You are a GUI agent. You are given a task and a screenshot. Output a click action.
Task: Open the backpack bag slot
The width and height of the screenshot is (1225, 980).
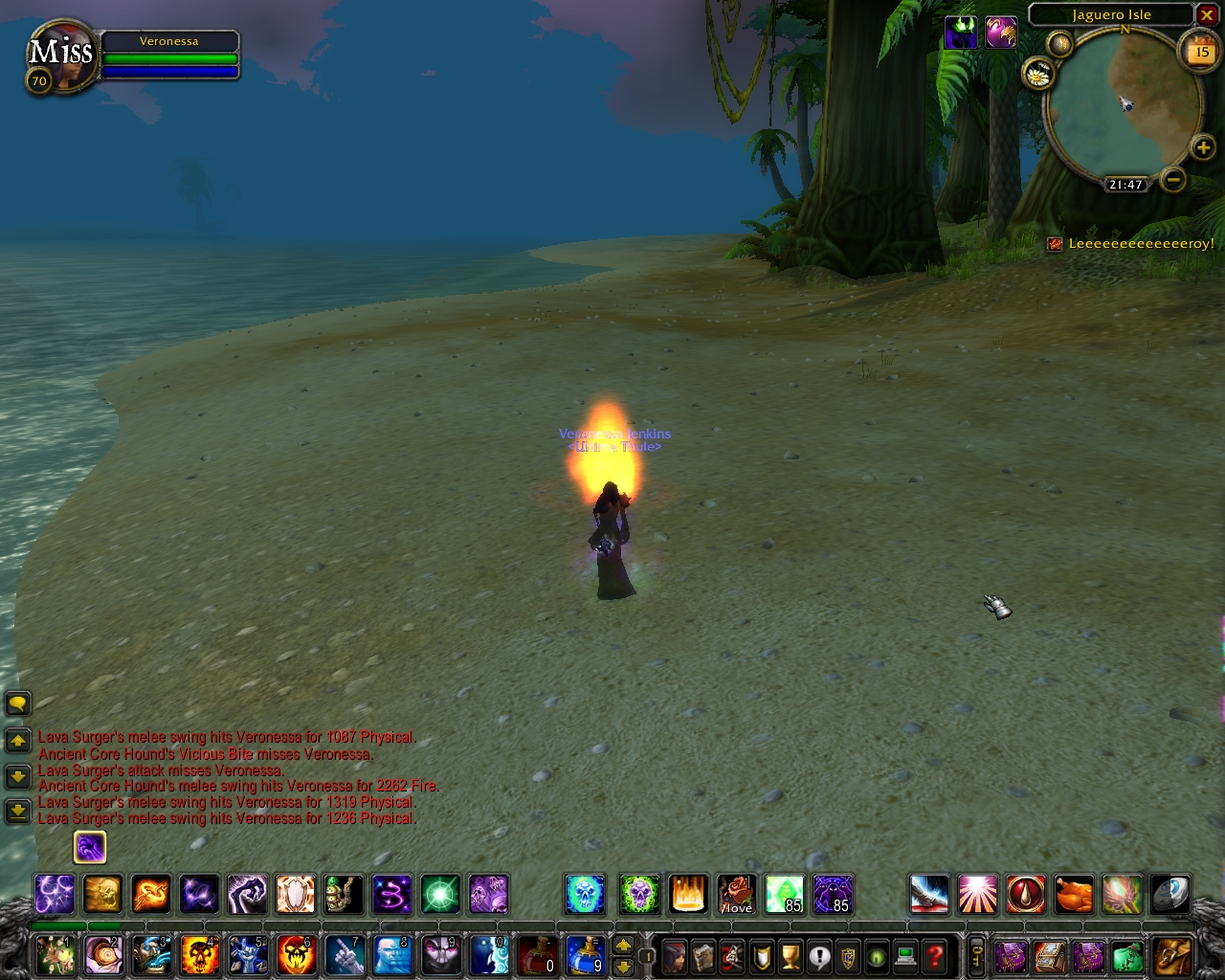click(1172, 955)
